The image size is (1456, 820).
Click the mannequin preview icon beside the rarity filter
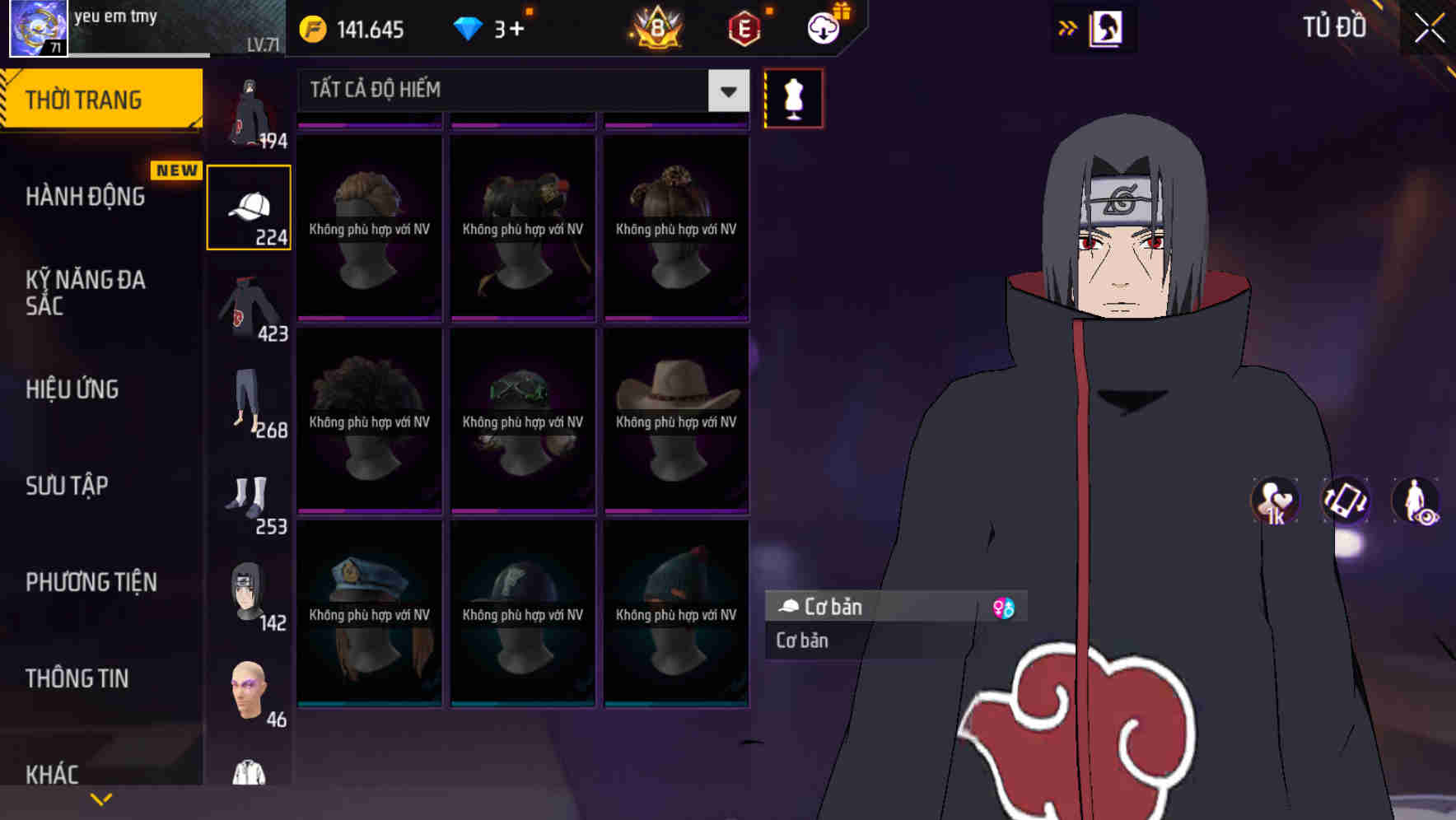point(792,97)
